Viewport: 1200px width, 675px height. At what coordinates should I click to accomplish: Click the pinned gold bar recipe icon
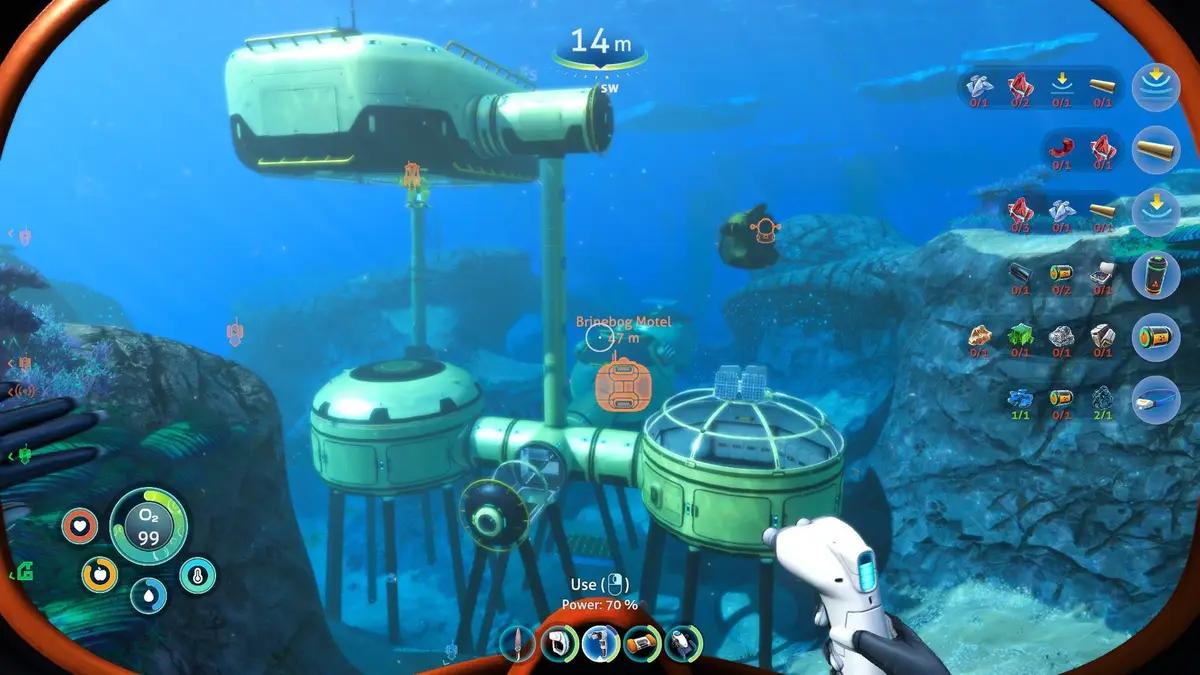pyautogui.click(x=1155, y=151)
